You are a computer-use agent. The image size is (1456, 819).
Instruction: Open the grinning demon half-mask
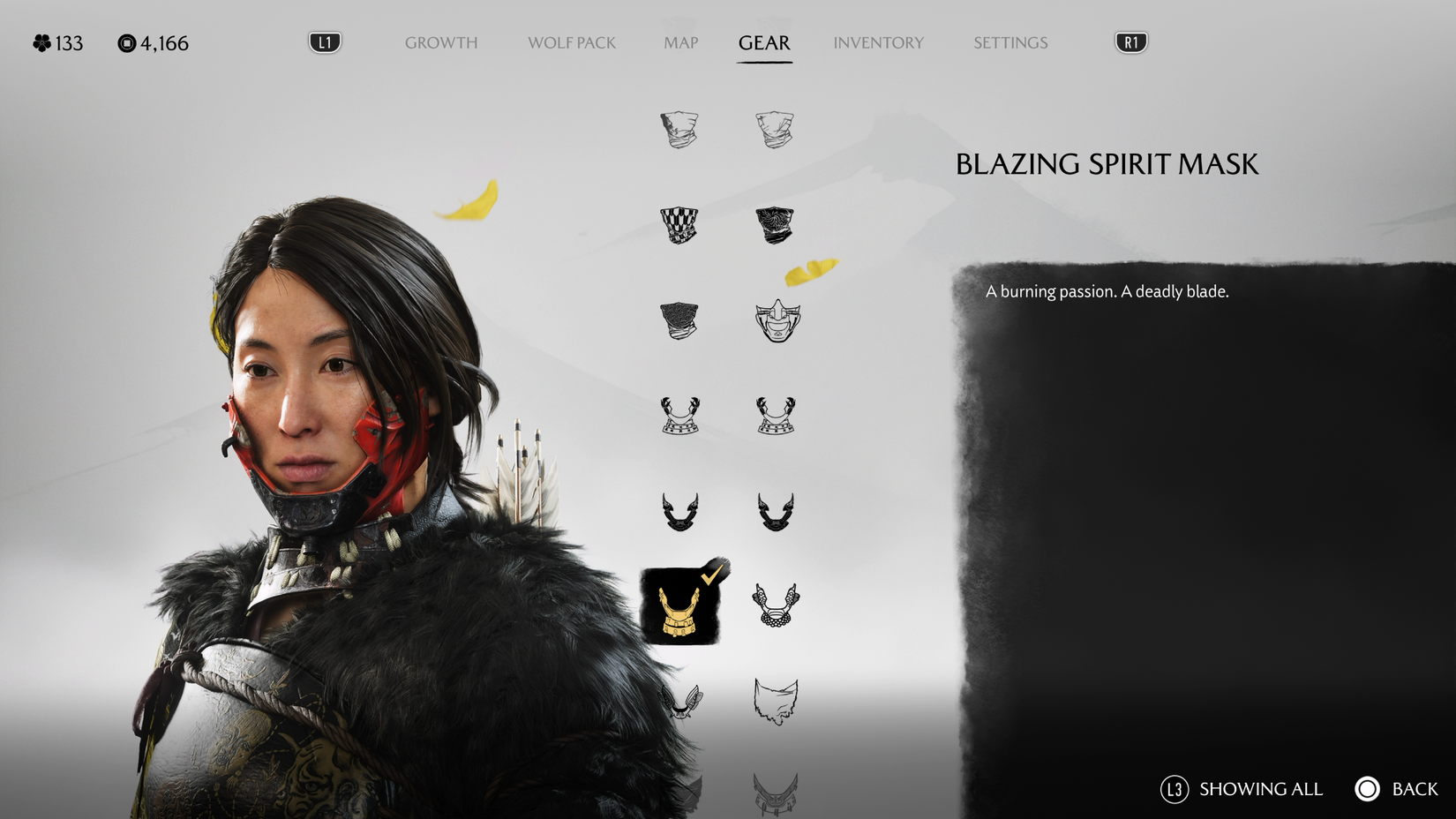tap(777, 322)
